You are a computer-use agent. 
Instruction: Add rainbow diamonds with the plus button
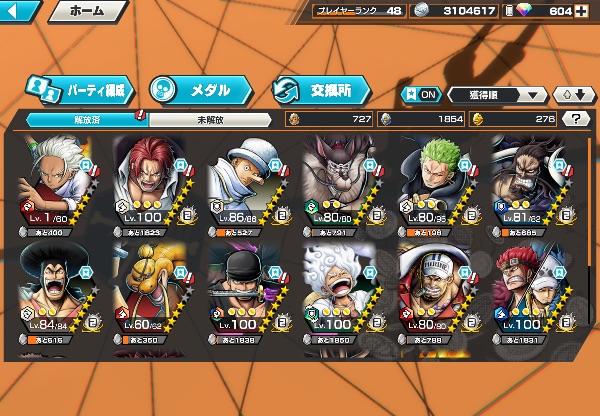click(582, 11)
